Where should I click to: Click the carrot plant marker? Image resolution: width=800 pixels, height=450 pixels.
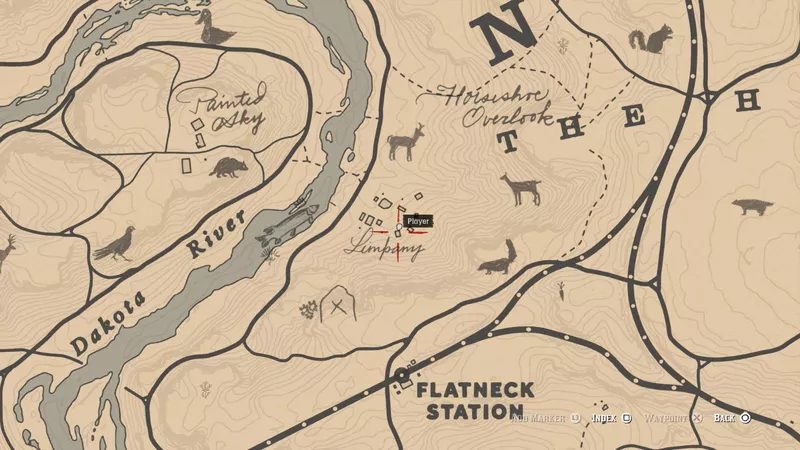[564, 291]
